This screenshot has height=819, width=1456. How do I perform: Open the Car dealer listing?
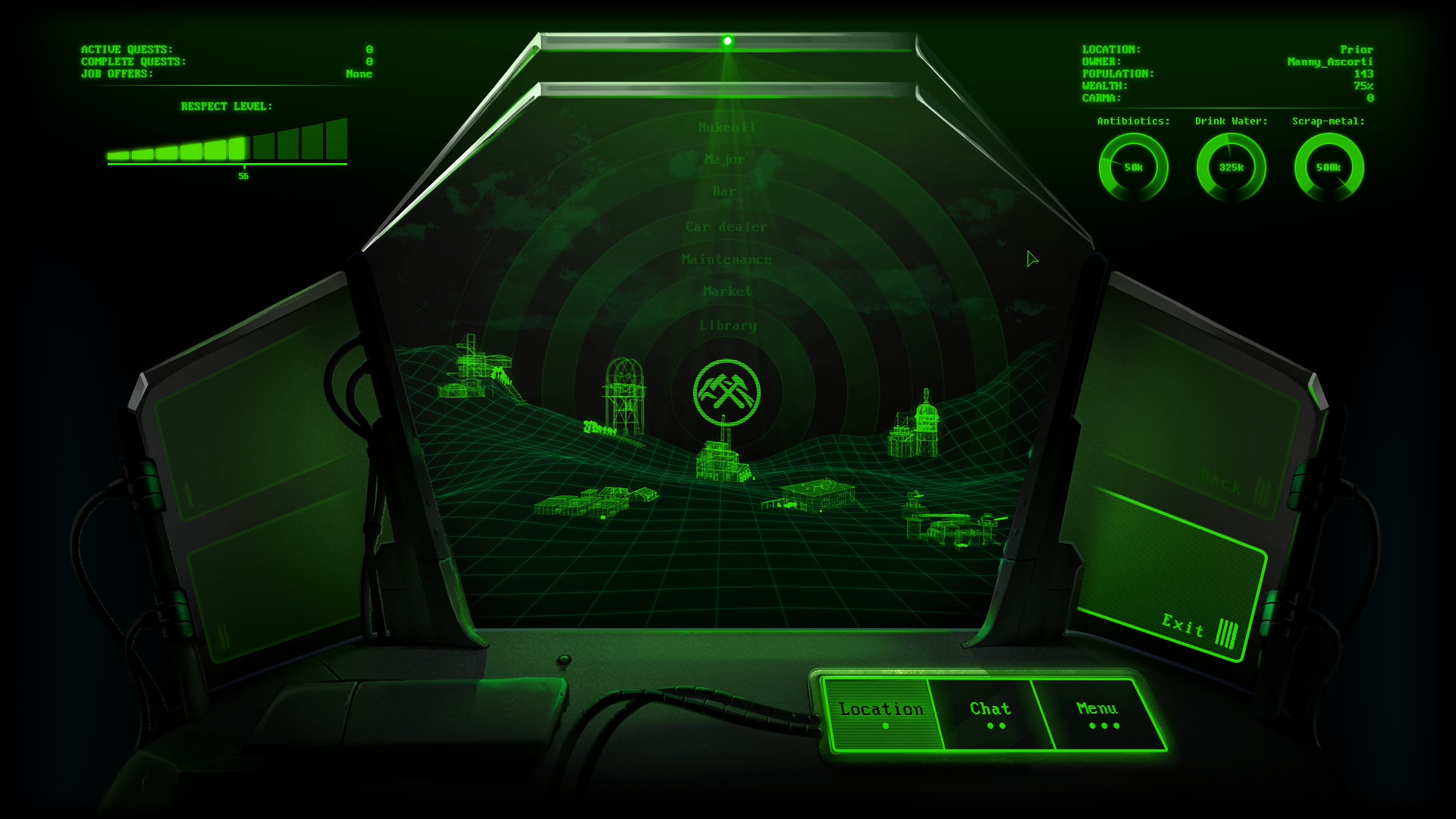click(x=726, y=226)
